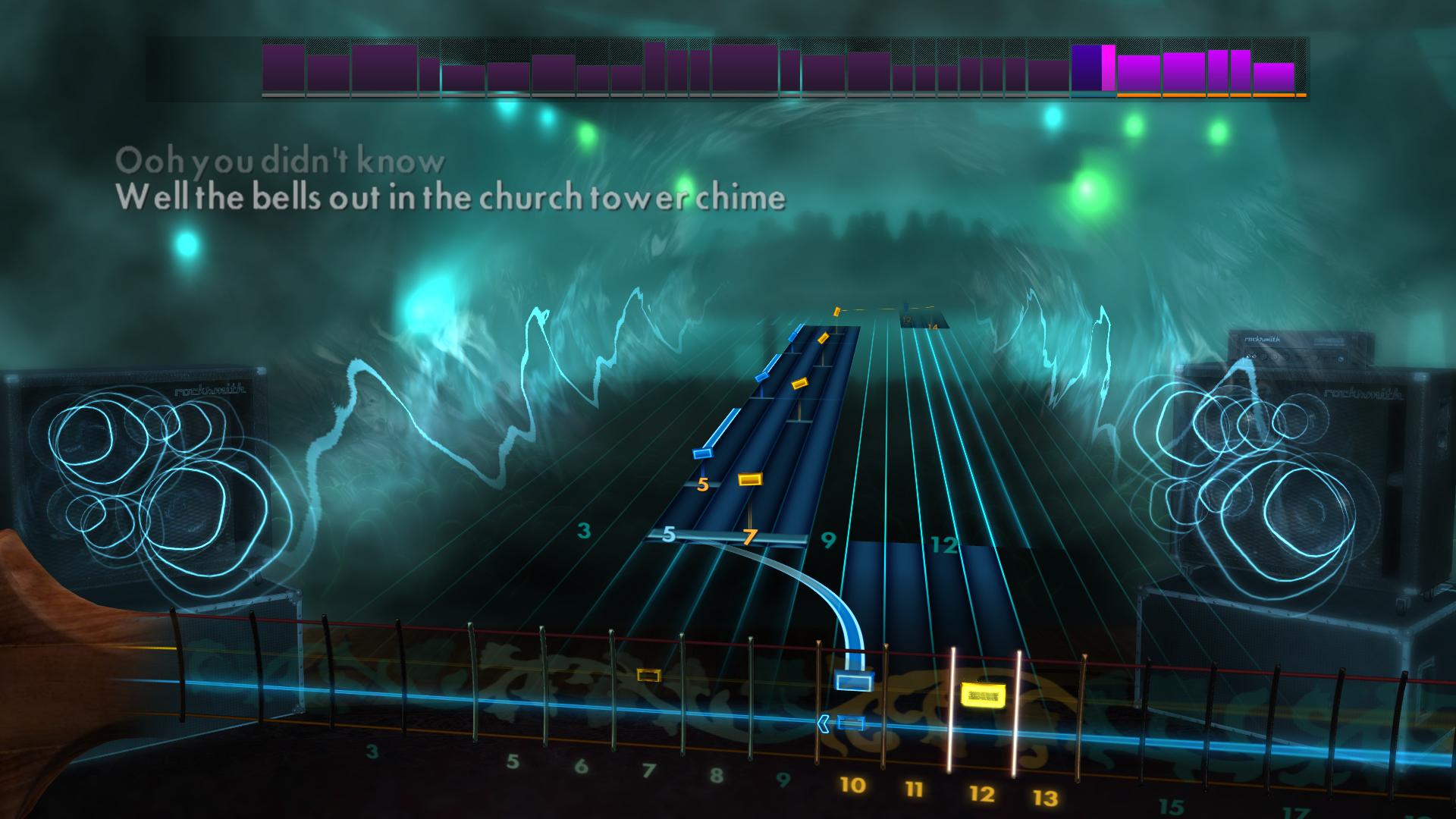This screenshot has height=819, width=1456.
Task: Click the fret number 10 at the bottom
Action: [x=853, y=786]
